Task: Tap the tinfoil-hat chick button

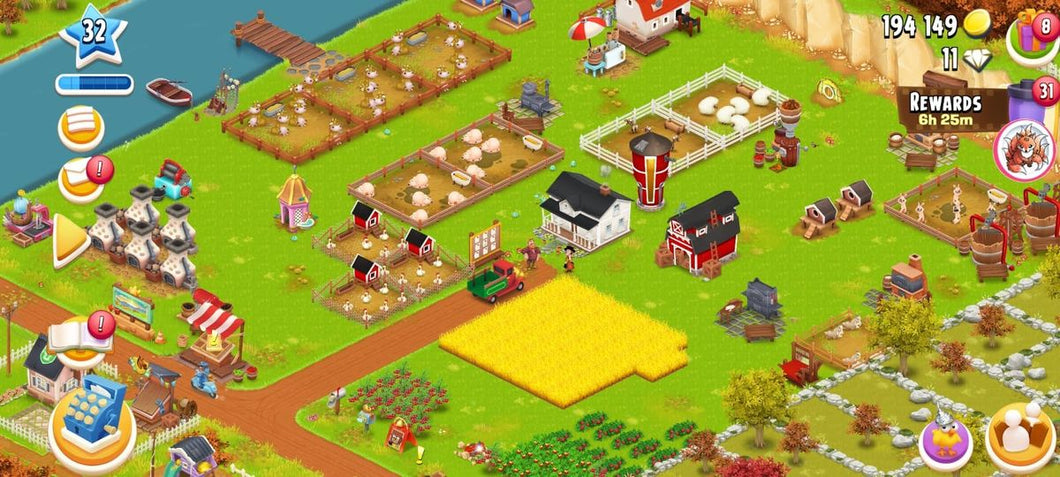Action: click(x=946, y=439)
